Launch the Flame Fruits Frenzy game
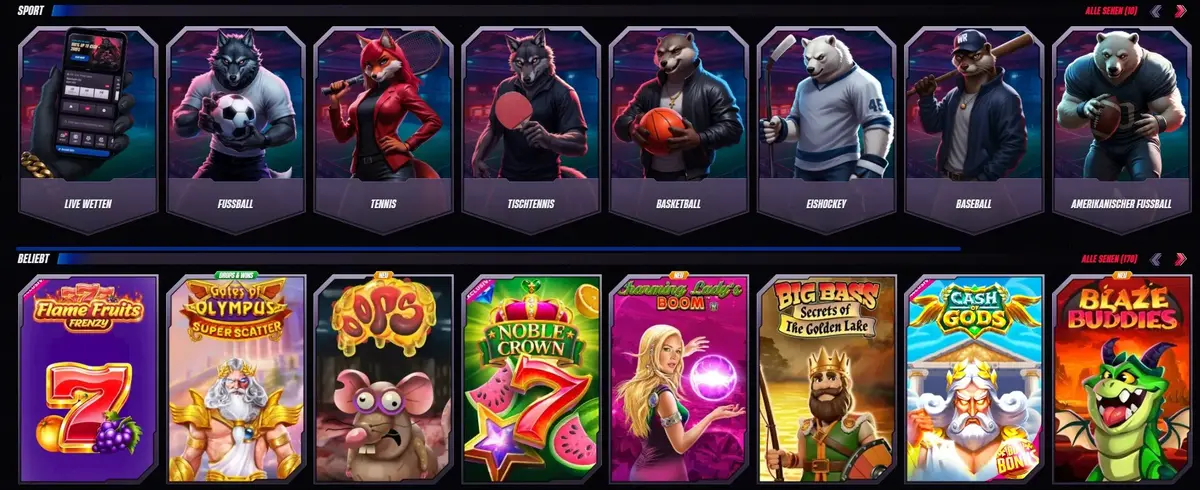The width and height of the screenshot is (1200, 490). [89, 378]
